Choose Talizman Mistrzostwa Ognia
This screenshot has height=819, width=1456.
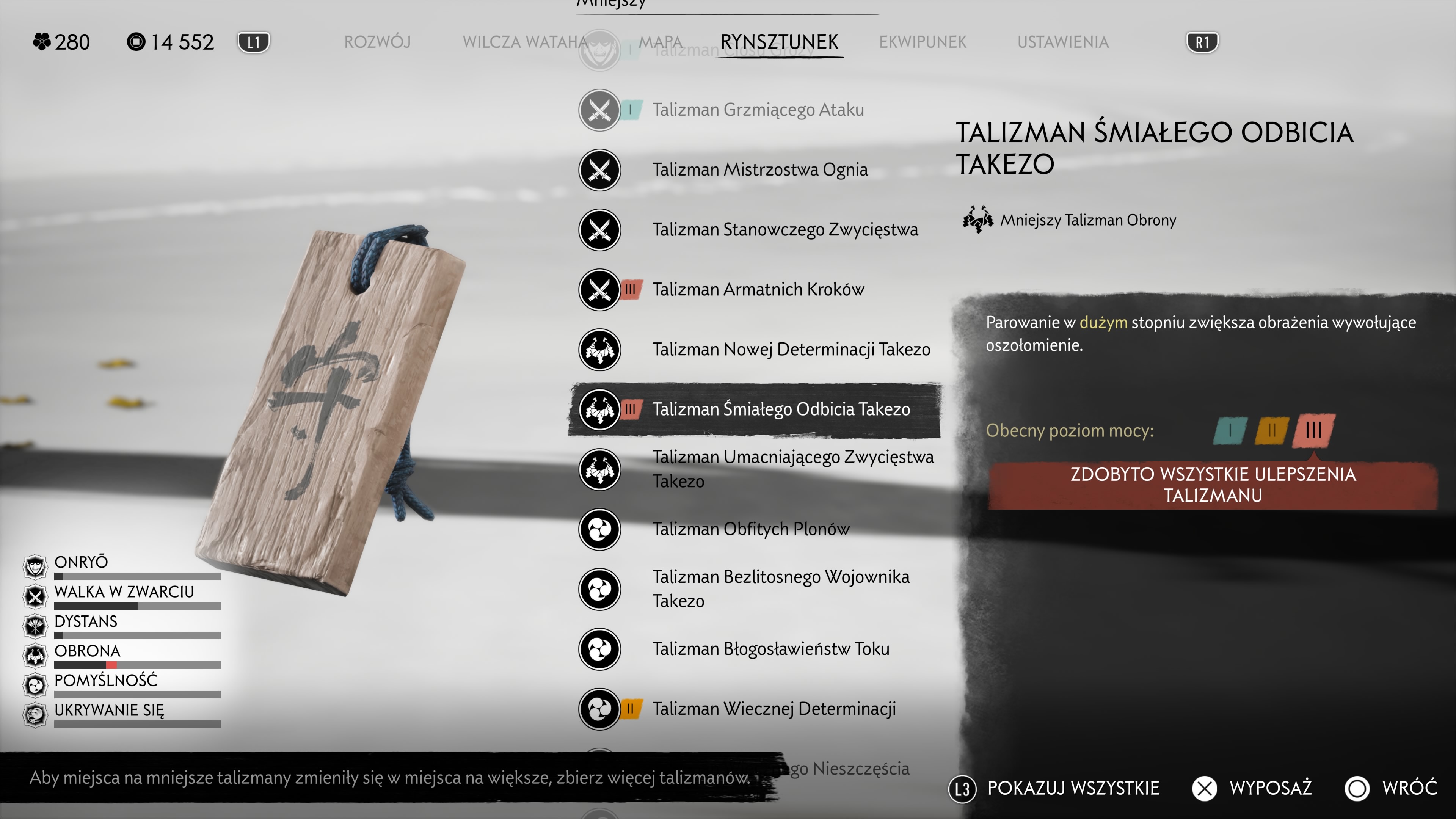(x=759, y=169)
